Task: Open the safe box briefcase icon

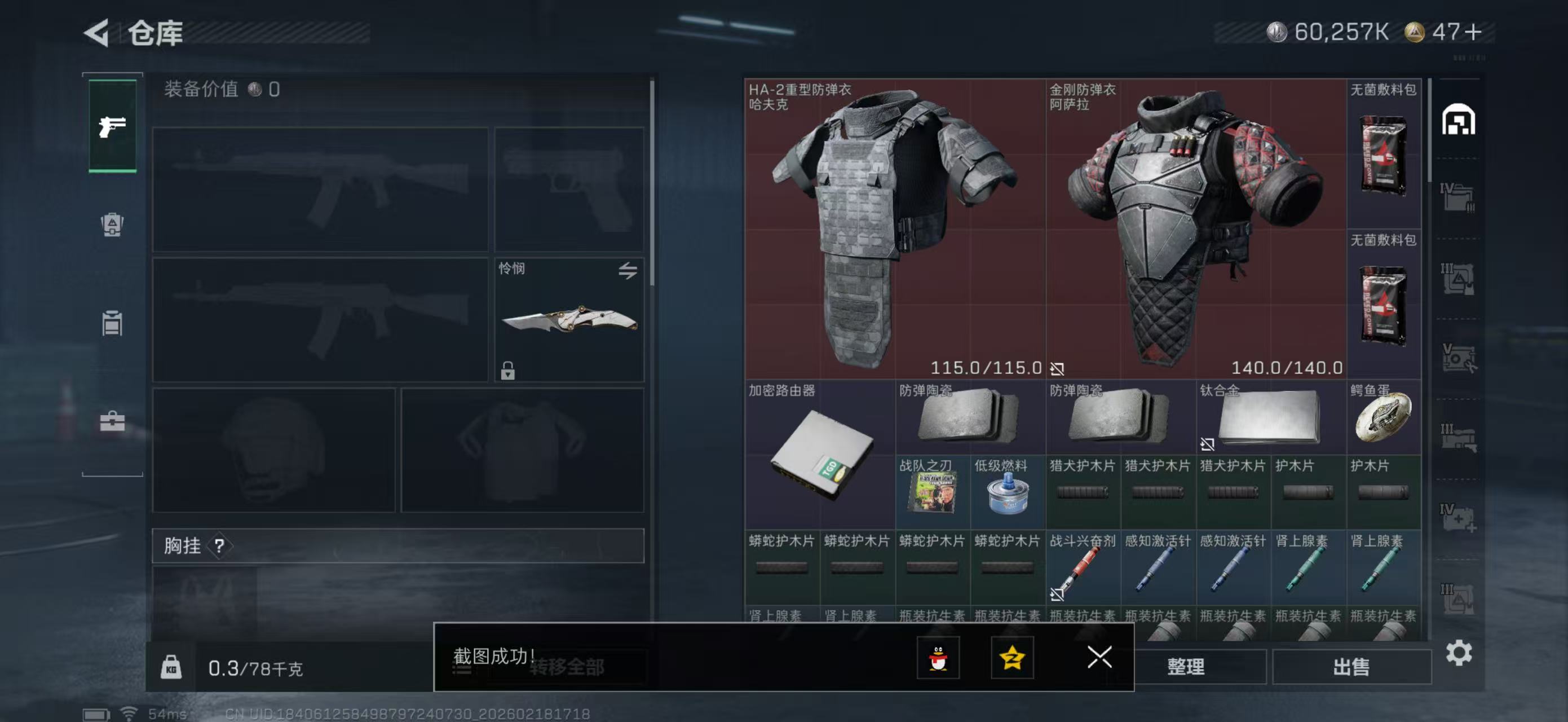Action: click(113, 420)
